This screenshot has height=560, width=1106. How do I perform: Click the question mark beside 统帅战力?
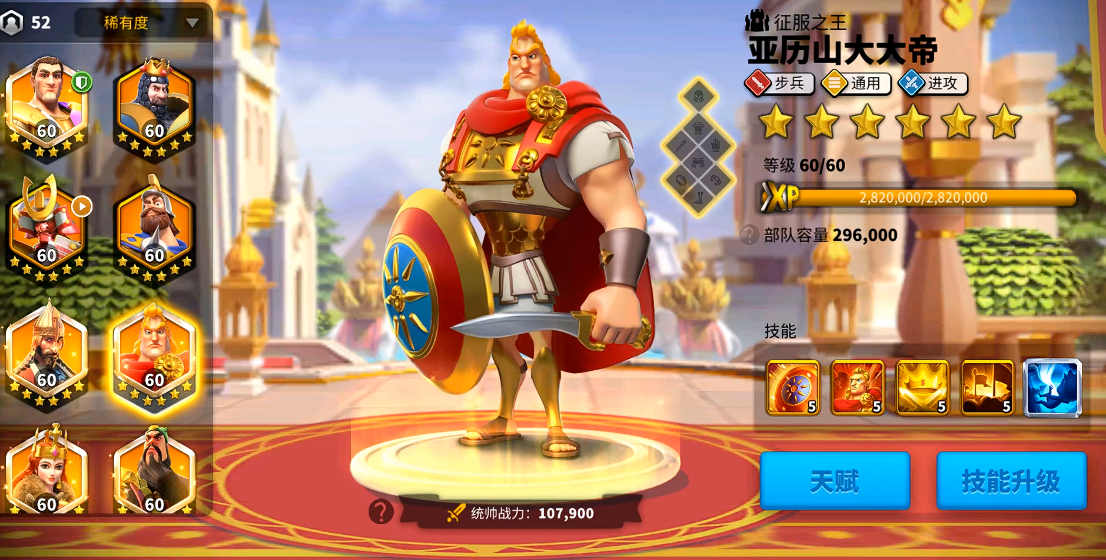point(380,512)
